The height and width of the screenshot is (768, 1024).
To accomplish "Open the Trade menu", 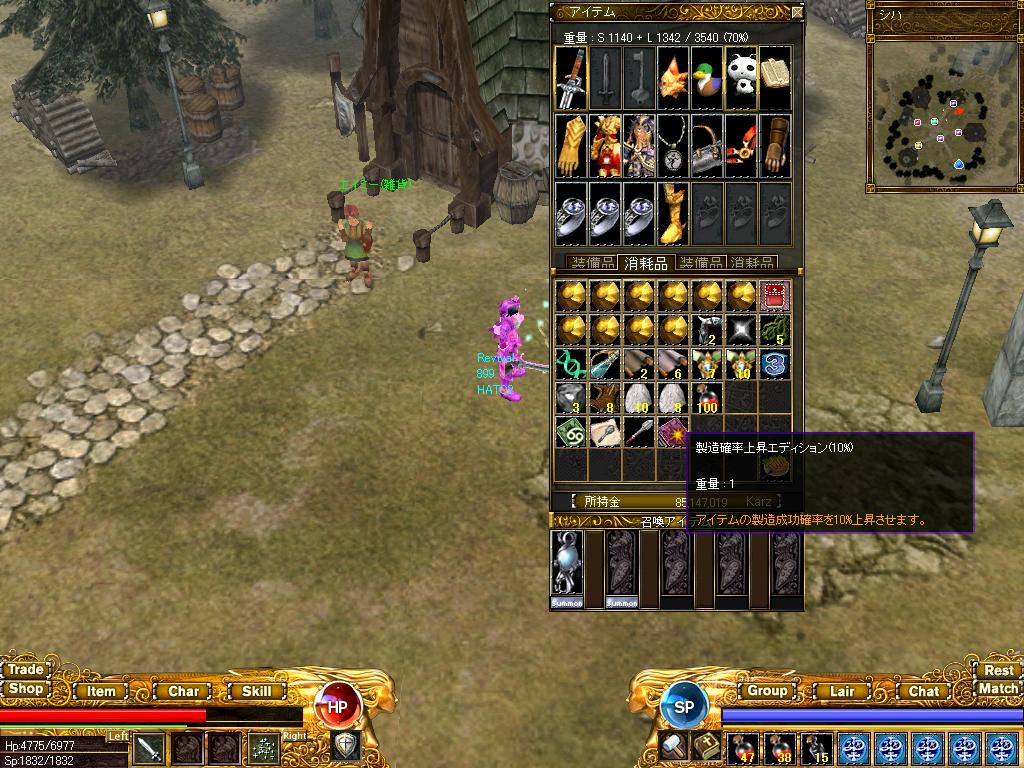I will click(x=25, y=670).
